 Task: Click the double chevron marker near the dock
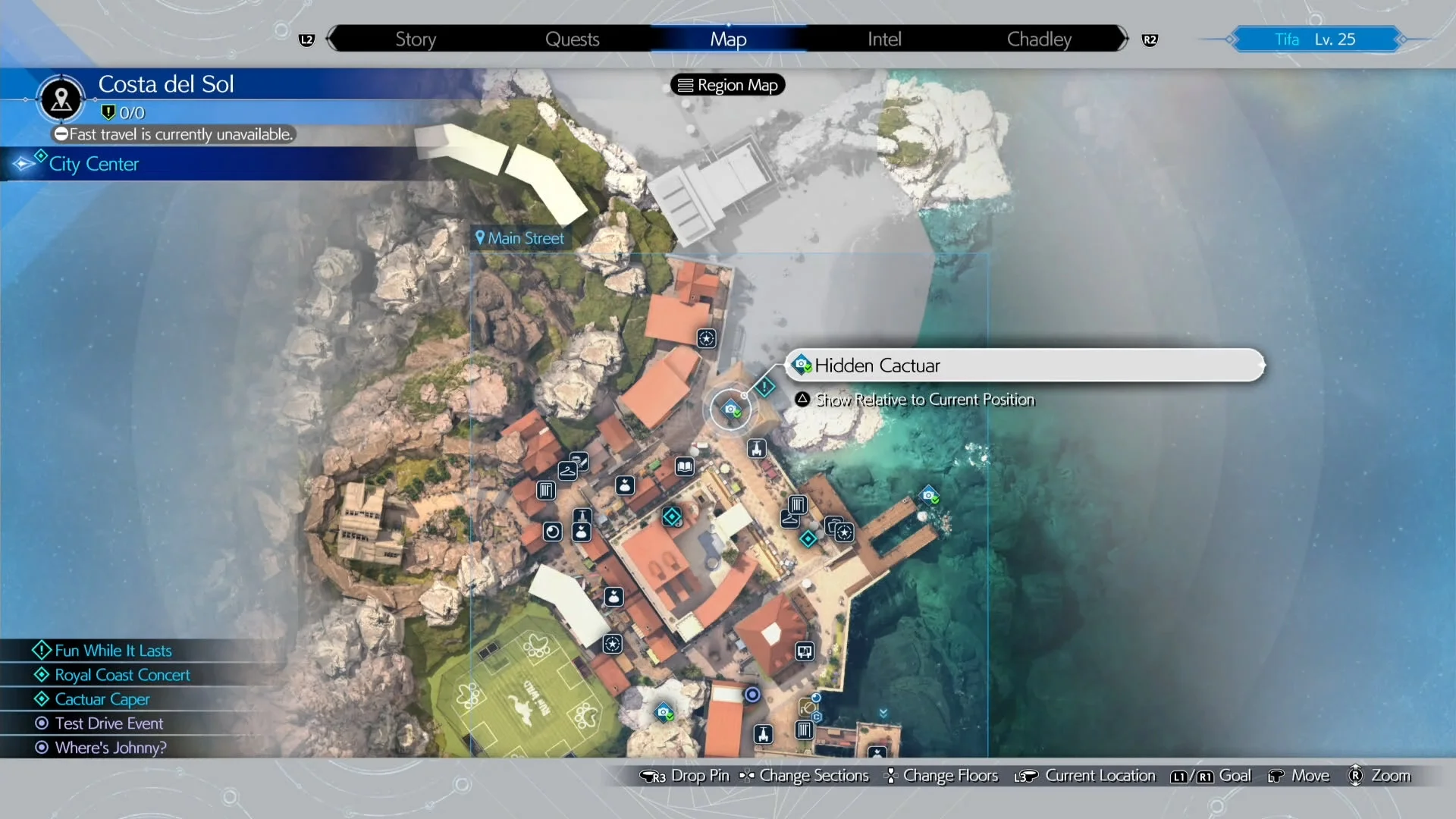(883, 713)
